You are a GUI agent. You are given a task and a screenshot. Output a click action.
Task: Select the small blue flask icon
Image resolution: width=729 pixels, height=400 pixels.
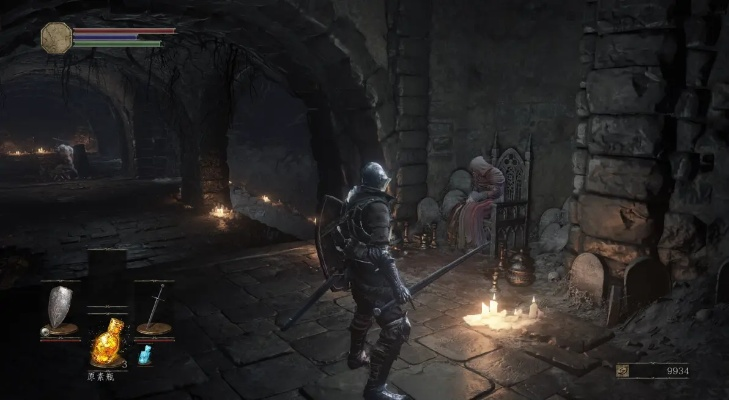[x=144, y=354]
